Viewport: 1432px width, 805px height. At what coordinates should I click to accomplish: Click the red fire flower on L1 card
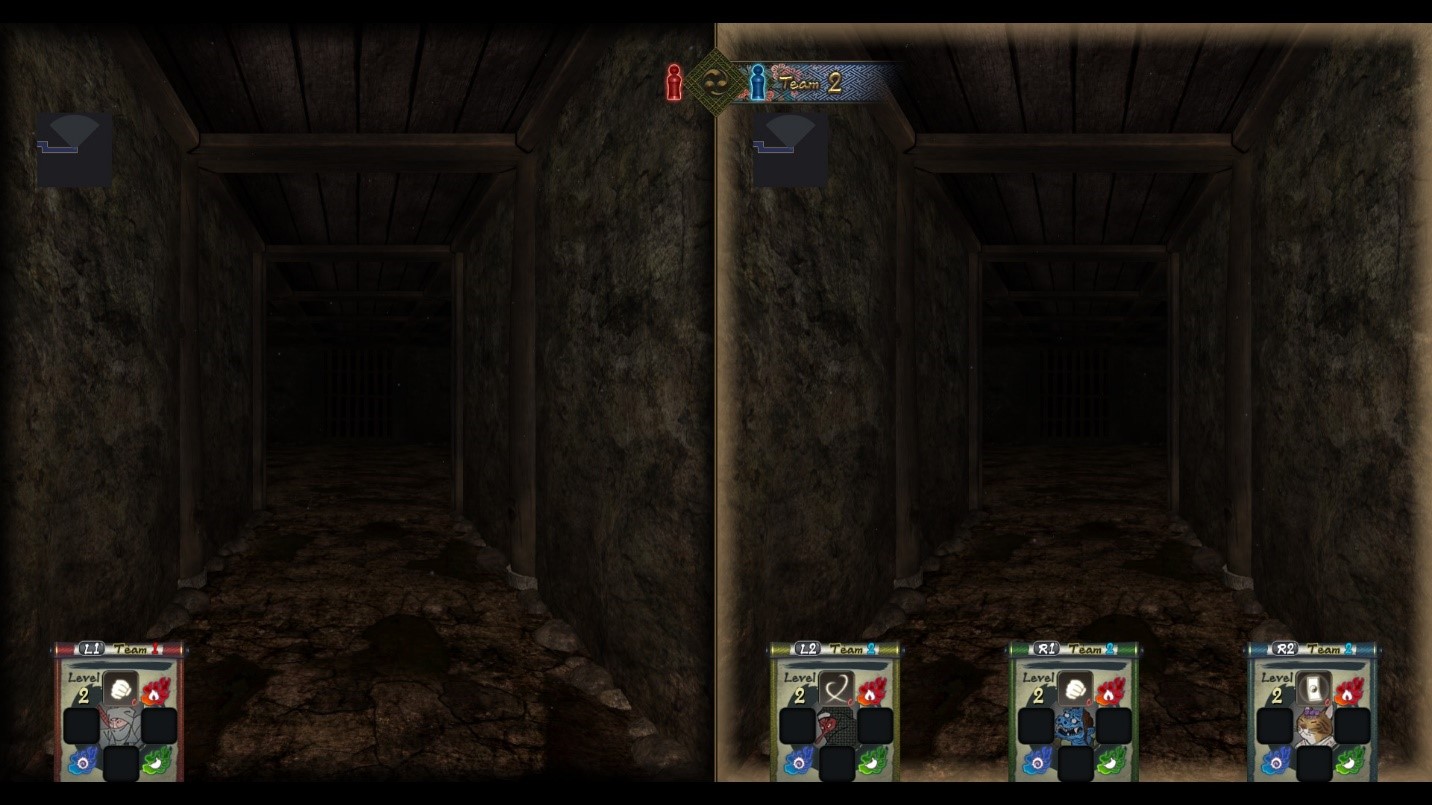coord(155,692)
